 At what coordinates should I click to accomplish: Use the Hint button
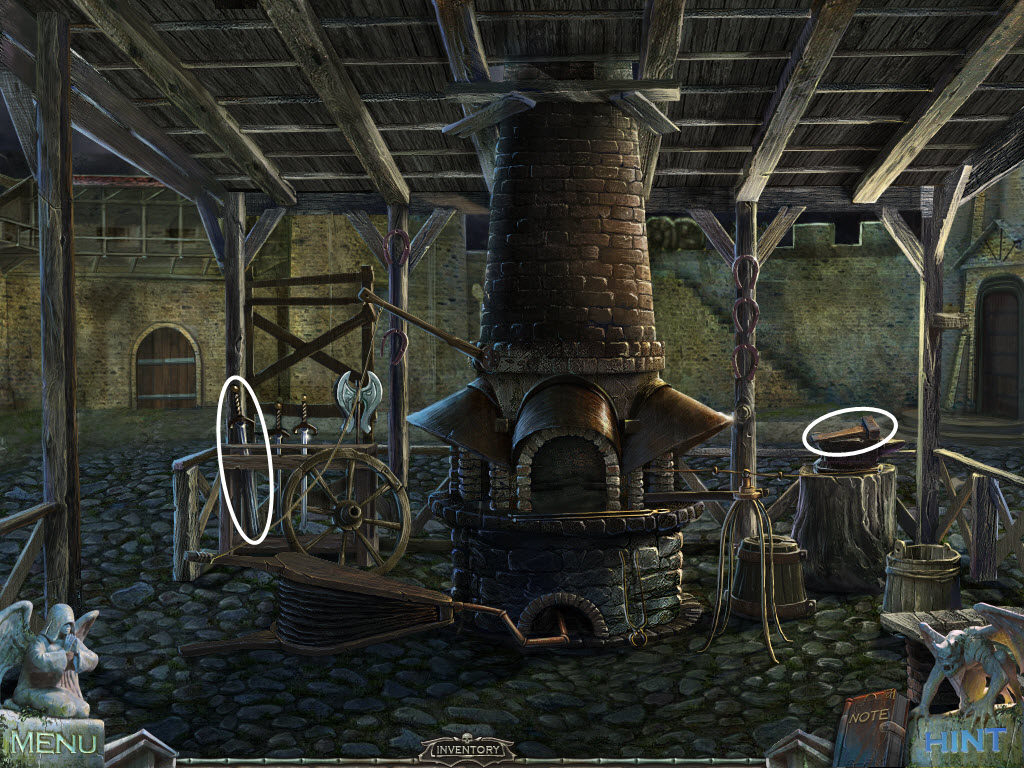tap(965, 740)
